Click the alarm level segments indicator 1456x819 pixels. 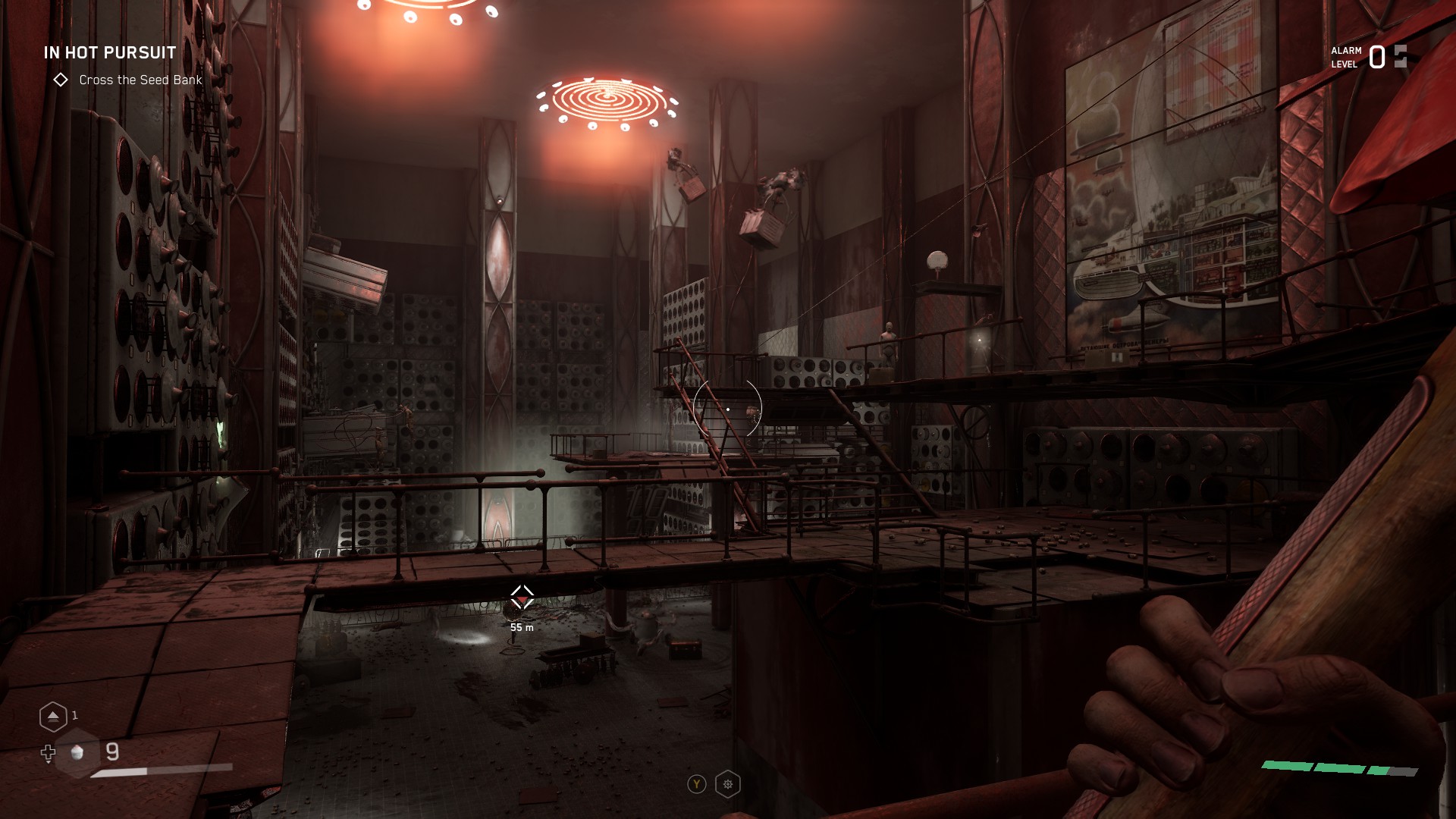[x=1401, y=55]
